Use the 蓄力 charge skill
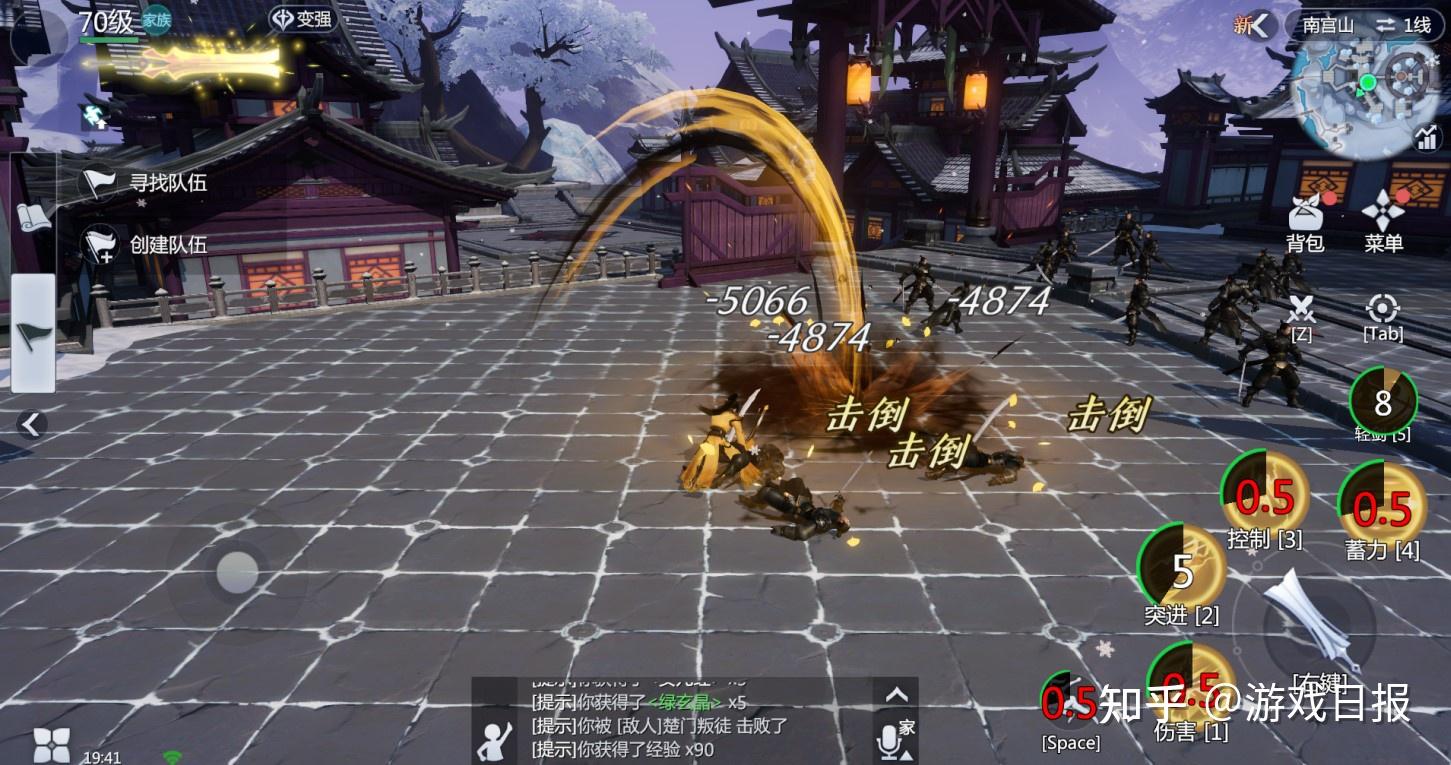1451x765 pixels. coord(1381,505)
